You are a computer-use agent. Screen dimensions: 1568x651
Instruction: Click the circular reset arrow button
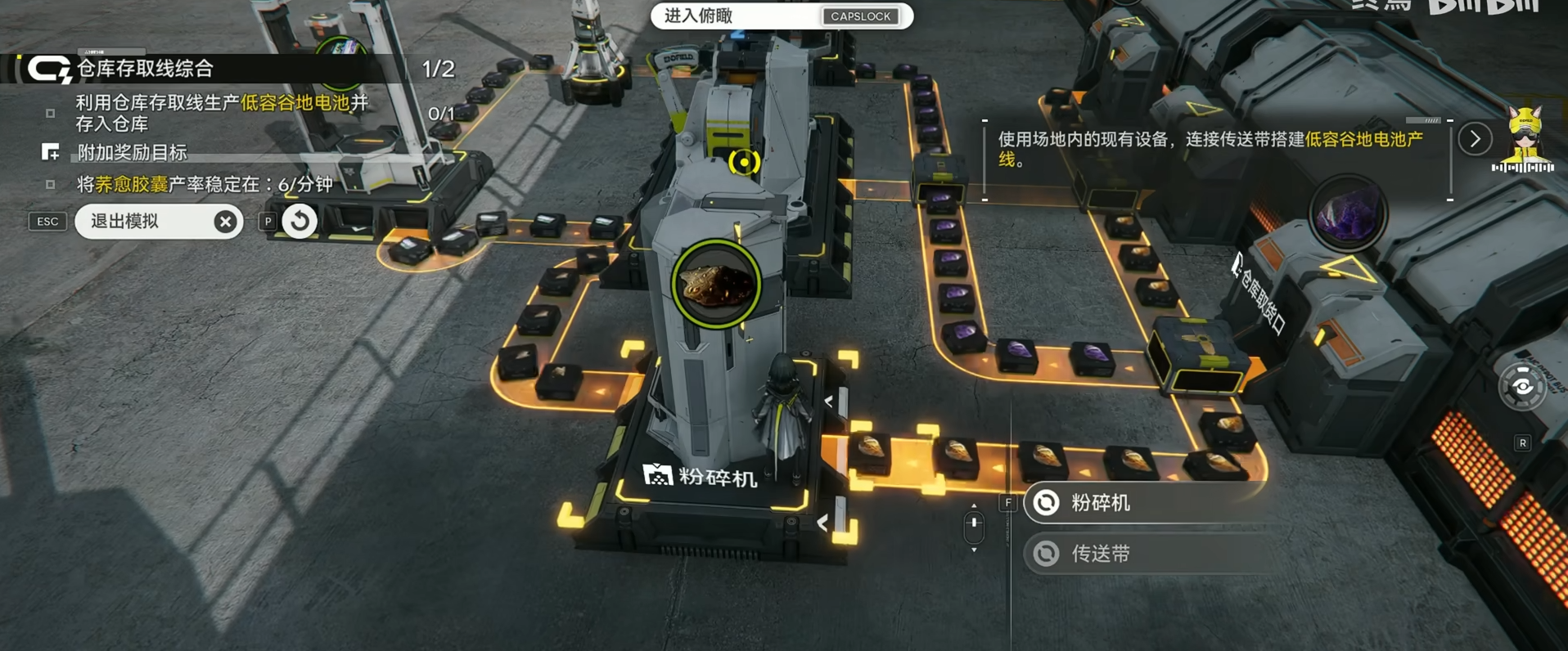[300, 221]
